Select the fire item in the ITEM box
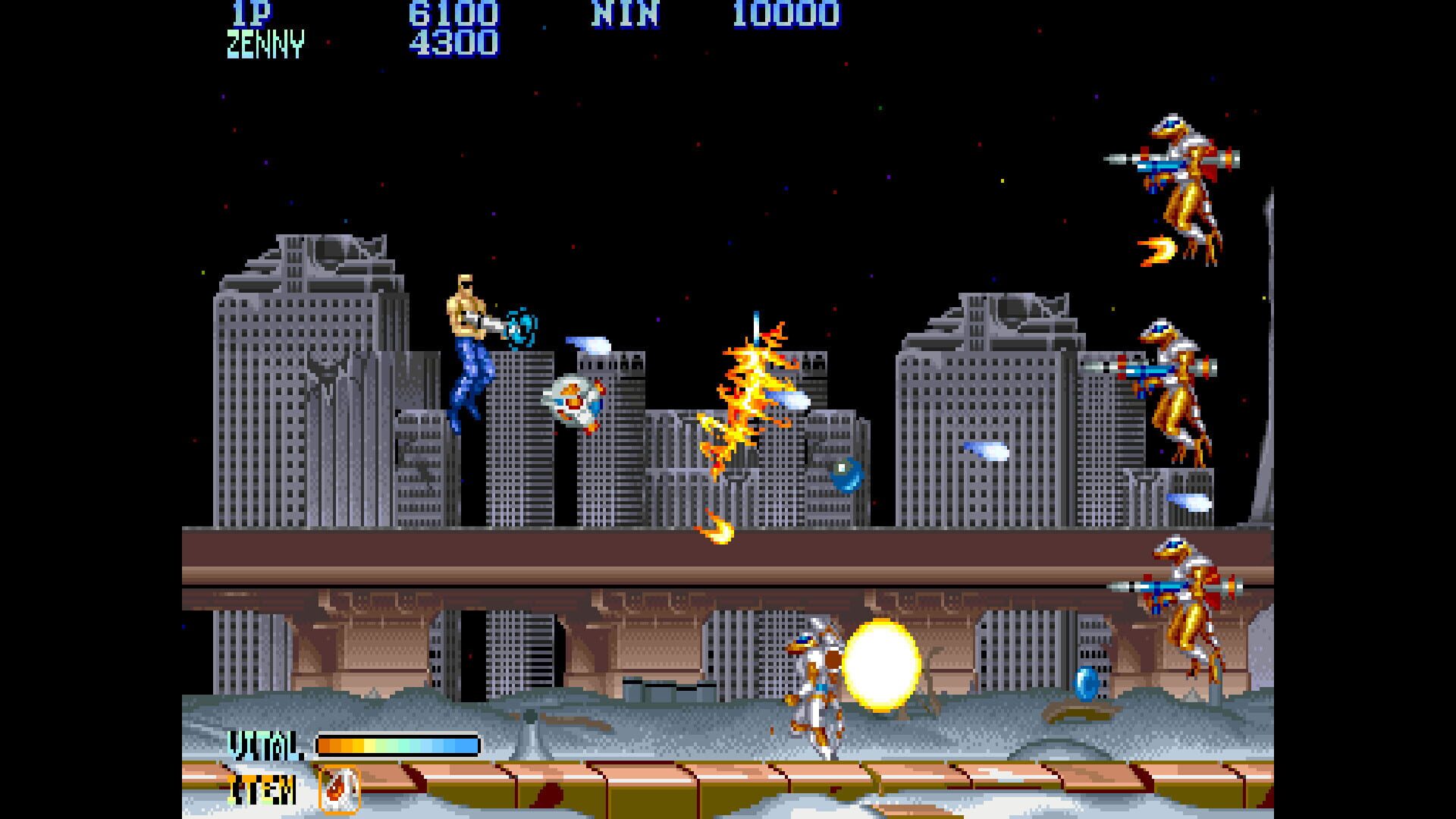 pos(339,787)
